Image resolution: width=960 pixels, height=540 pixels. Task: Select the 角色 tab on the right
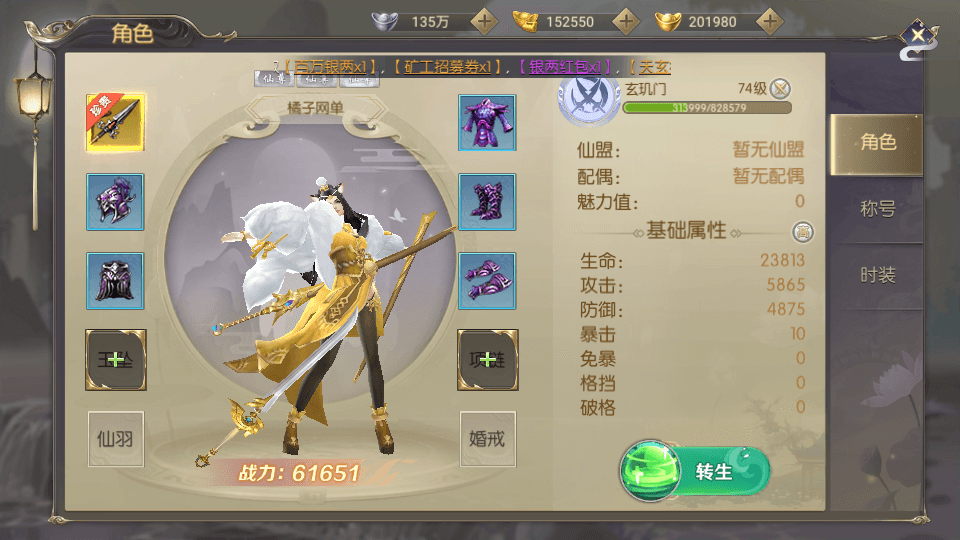877,142
